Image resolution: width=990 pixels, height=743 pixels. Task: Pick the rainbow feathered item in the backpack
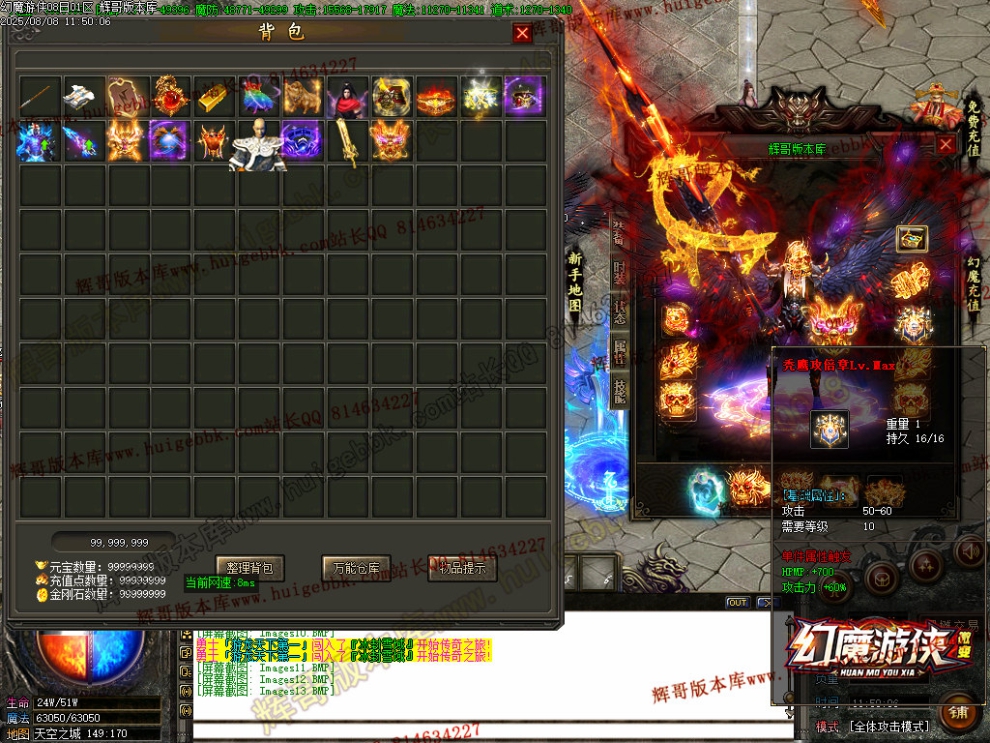259,97
